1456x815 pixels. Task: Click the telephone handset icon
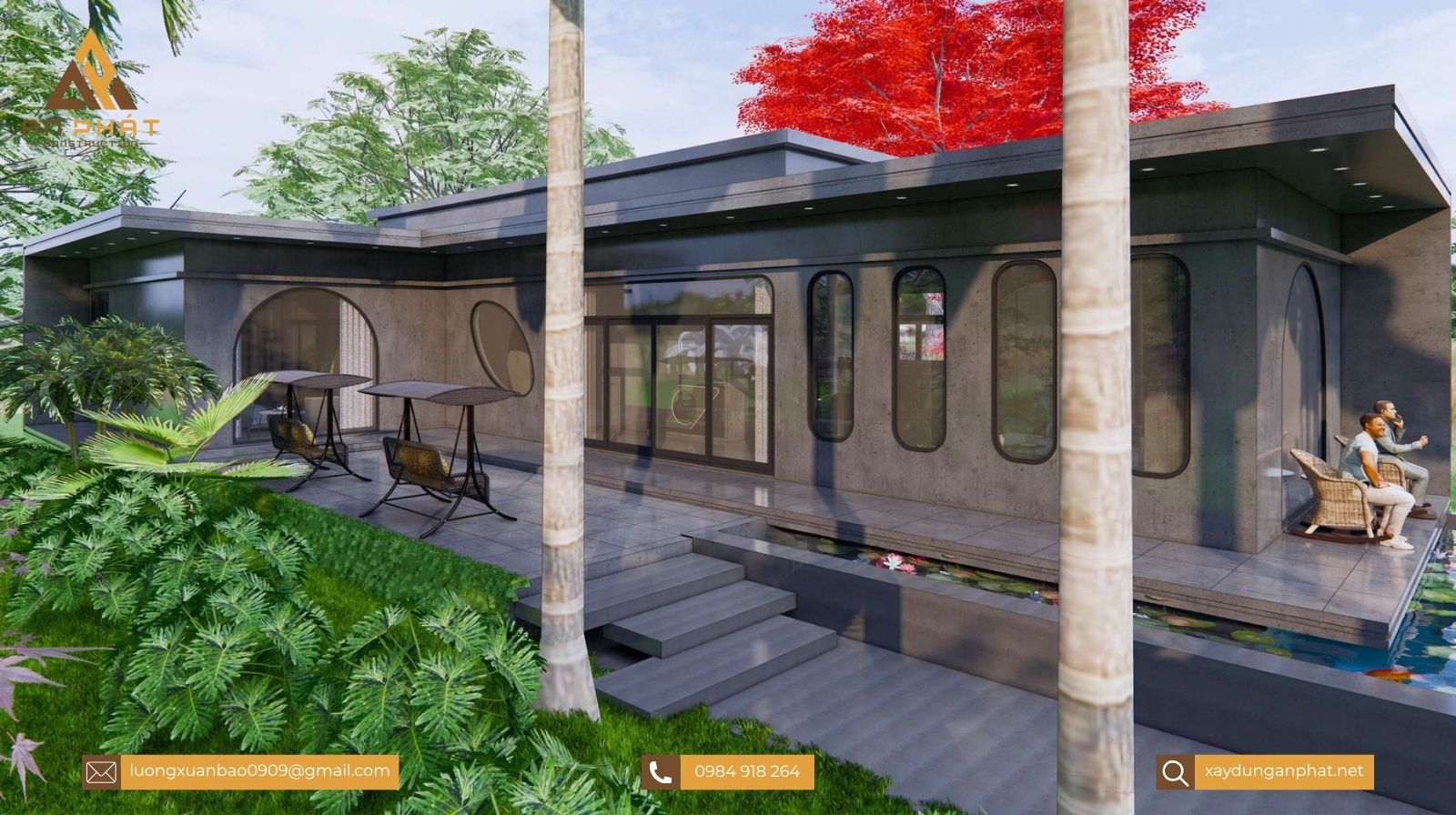click(661, 772)
